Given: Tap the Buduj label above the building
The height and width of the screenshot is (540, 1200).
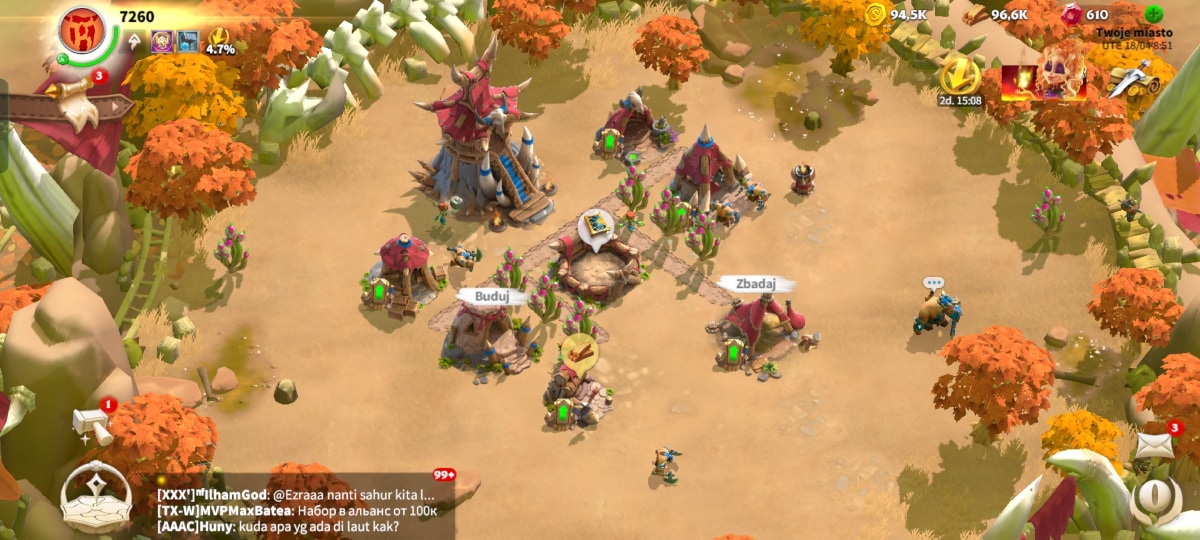Looking at the screenshot, I should (x=492, y=297).
